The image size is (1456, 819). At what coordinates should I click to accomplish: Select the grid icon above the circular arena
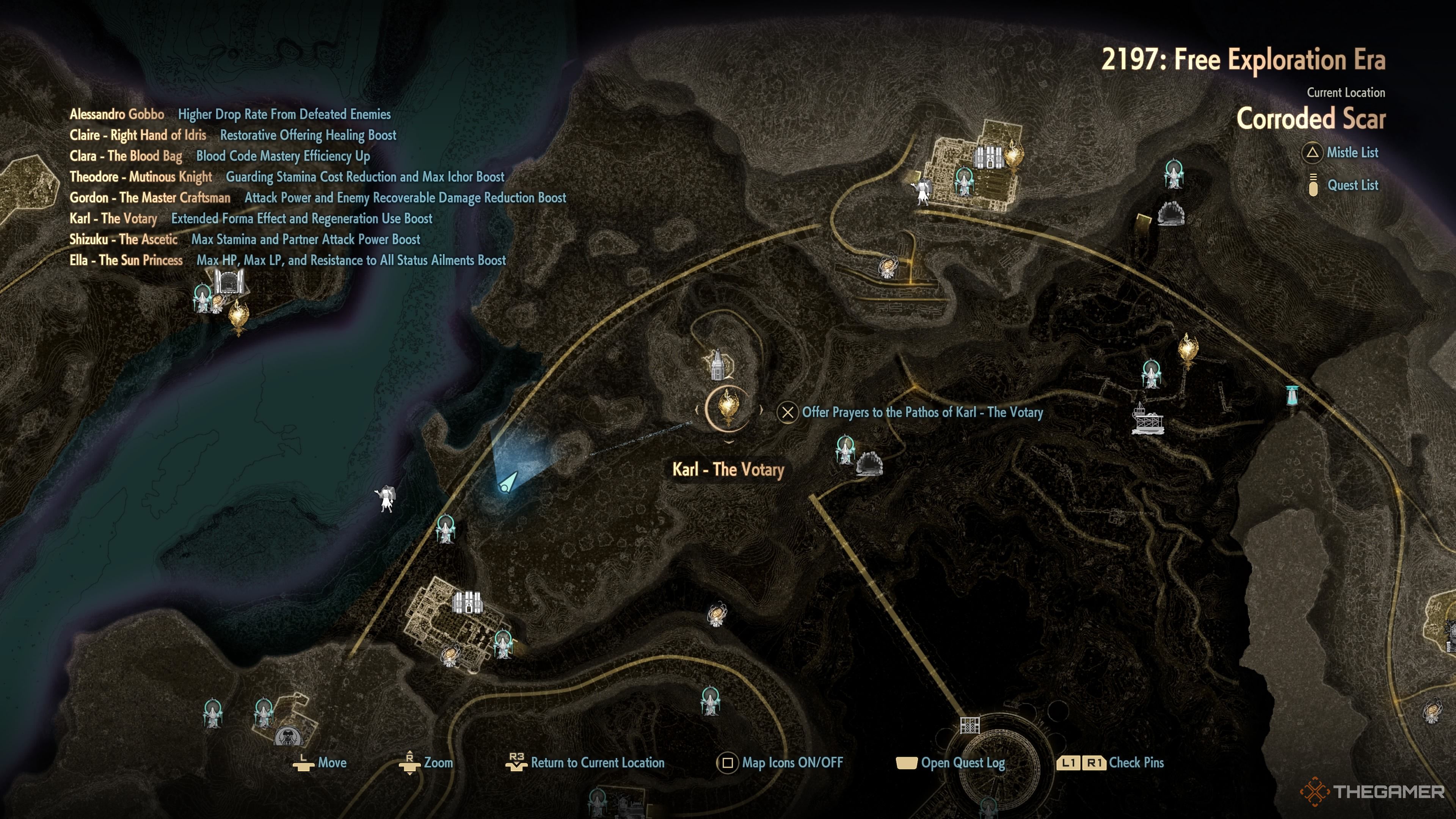click(x=970, y=725)
